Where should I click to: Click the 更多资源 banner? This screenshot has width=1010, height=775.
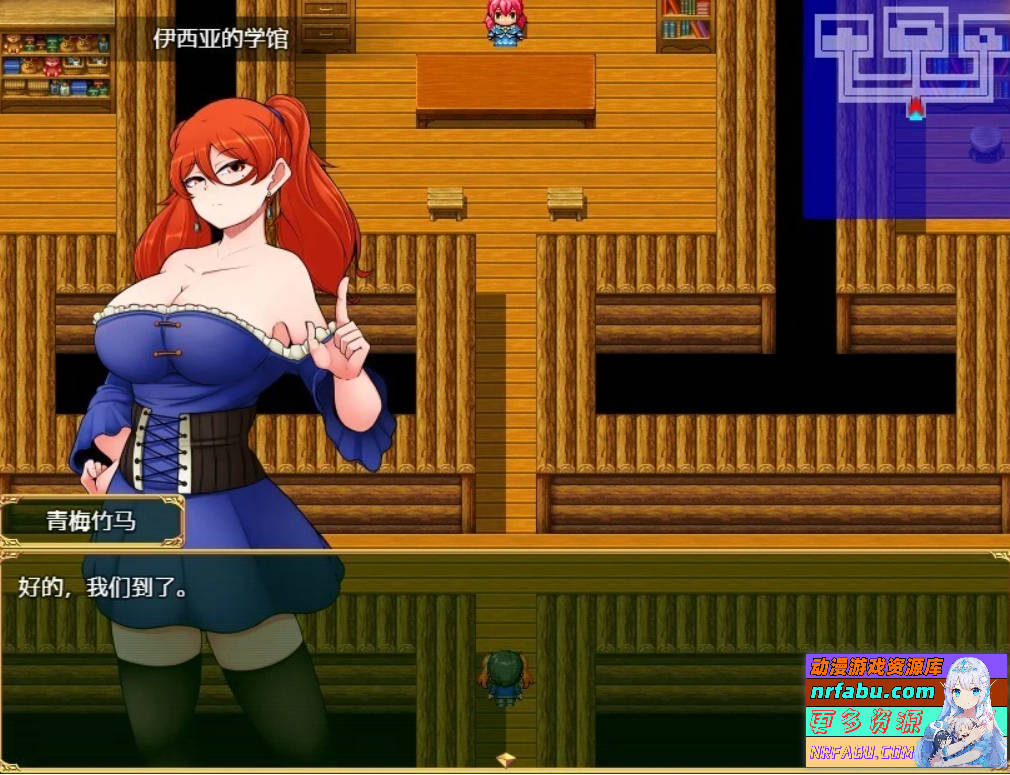pos(860,721)
